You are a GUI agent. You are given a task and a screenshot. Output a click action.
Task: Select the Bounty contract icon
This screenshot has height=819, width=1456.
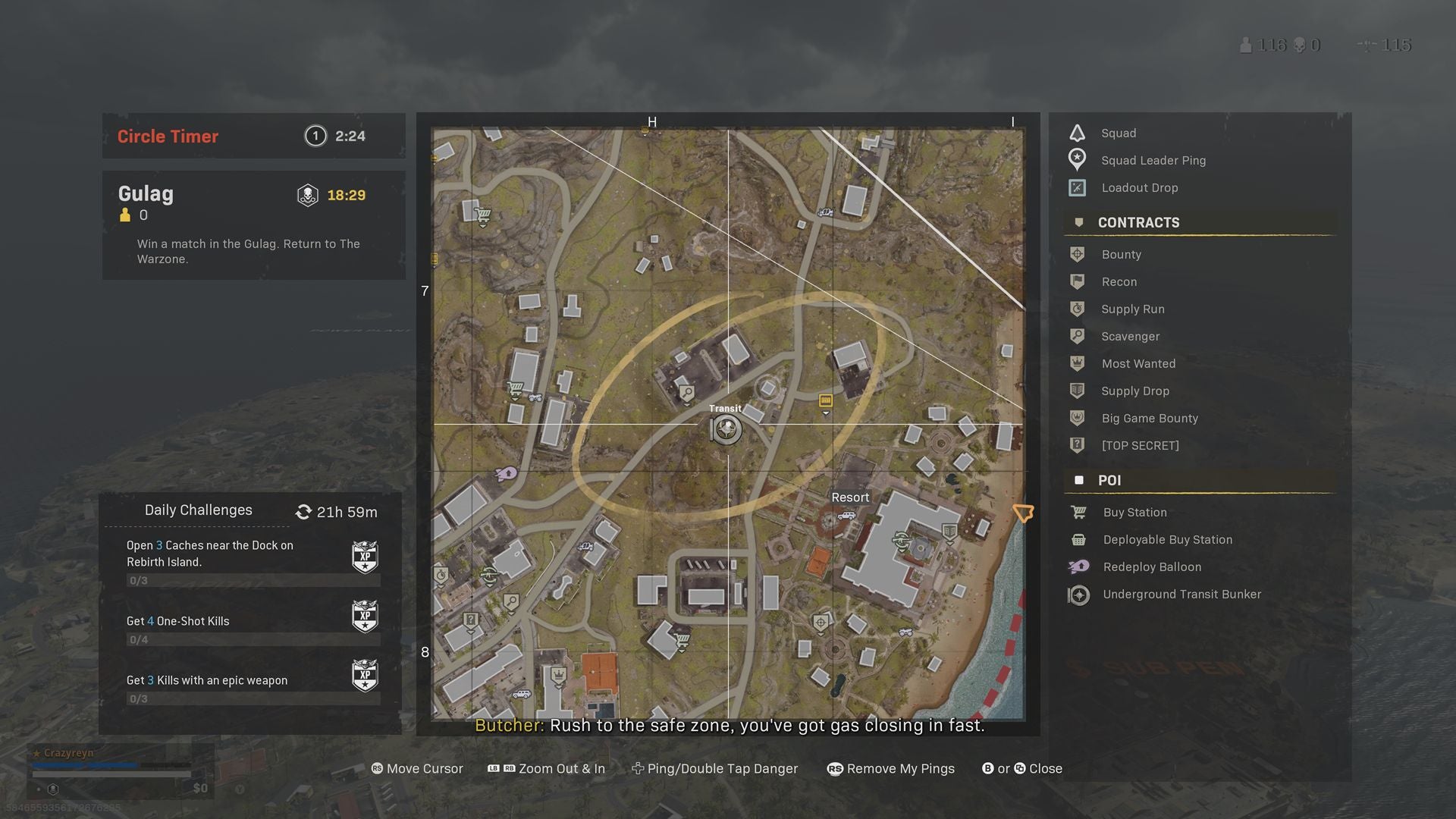(x=1078, y=254)
